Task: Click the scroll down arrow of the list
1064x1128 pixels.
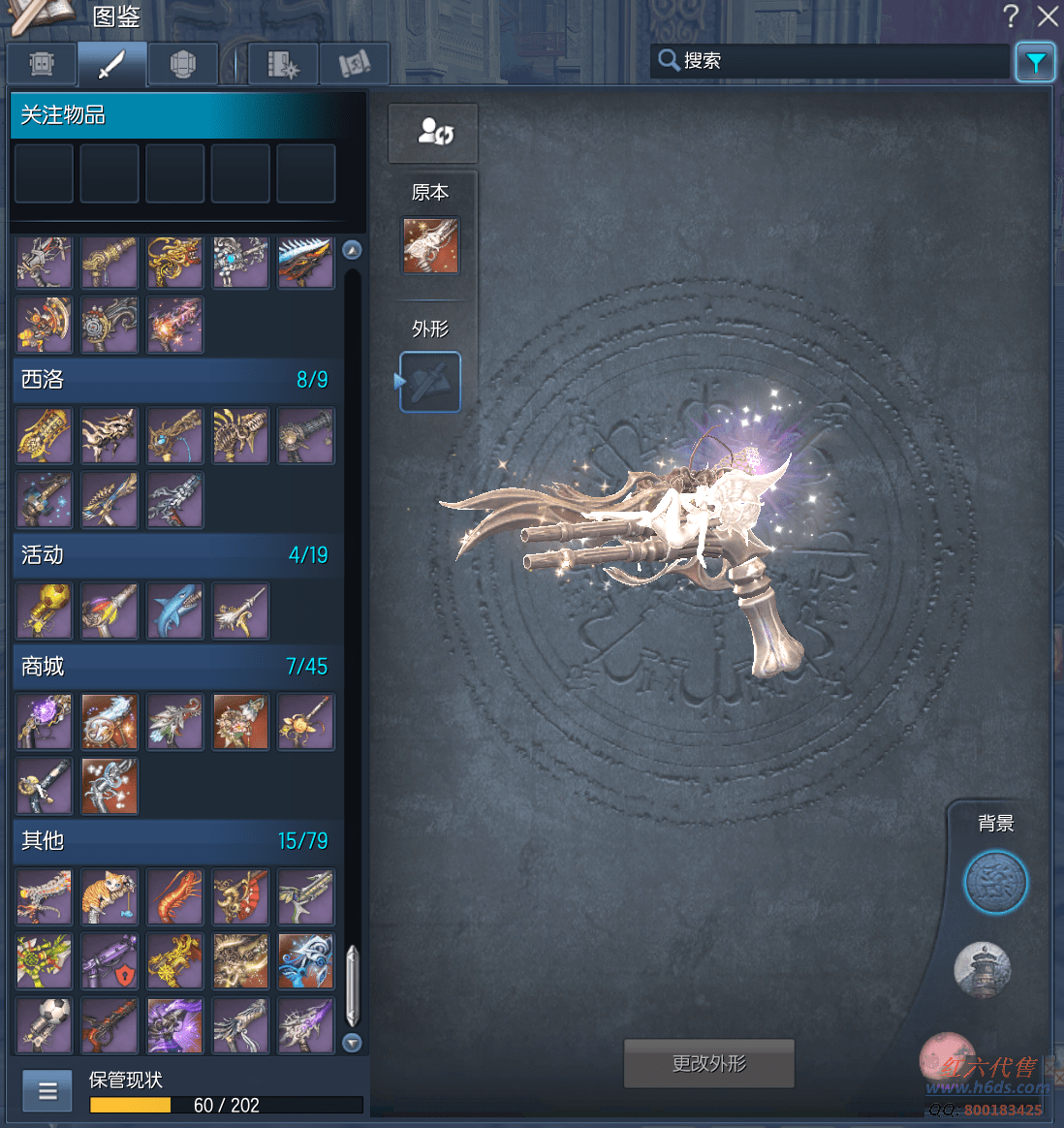Action: pos(353,1043)
